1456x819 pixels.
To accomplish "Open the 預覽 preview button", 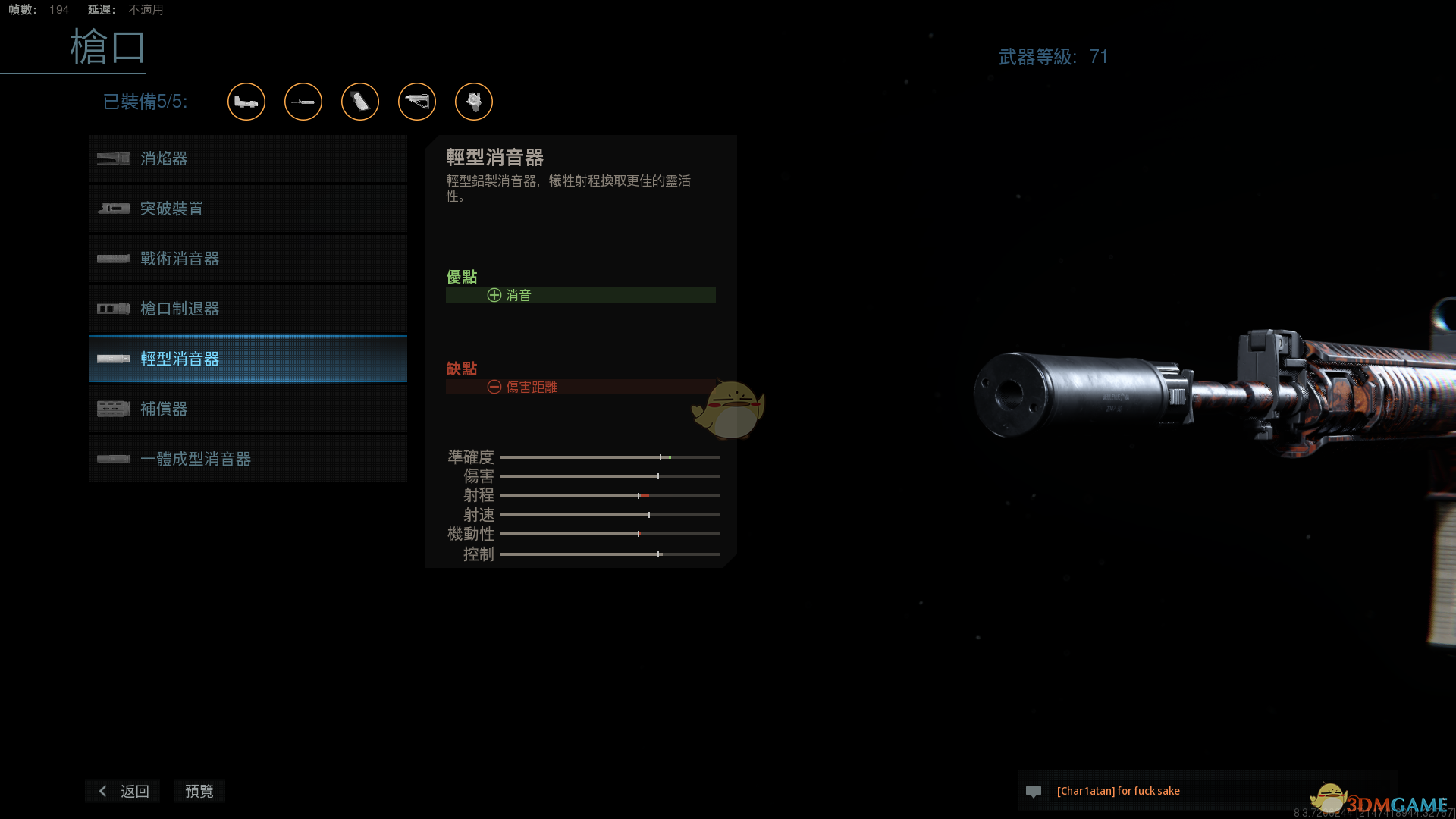I will pos(199,791).
